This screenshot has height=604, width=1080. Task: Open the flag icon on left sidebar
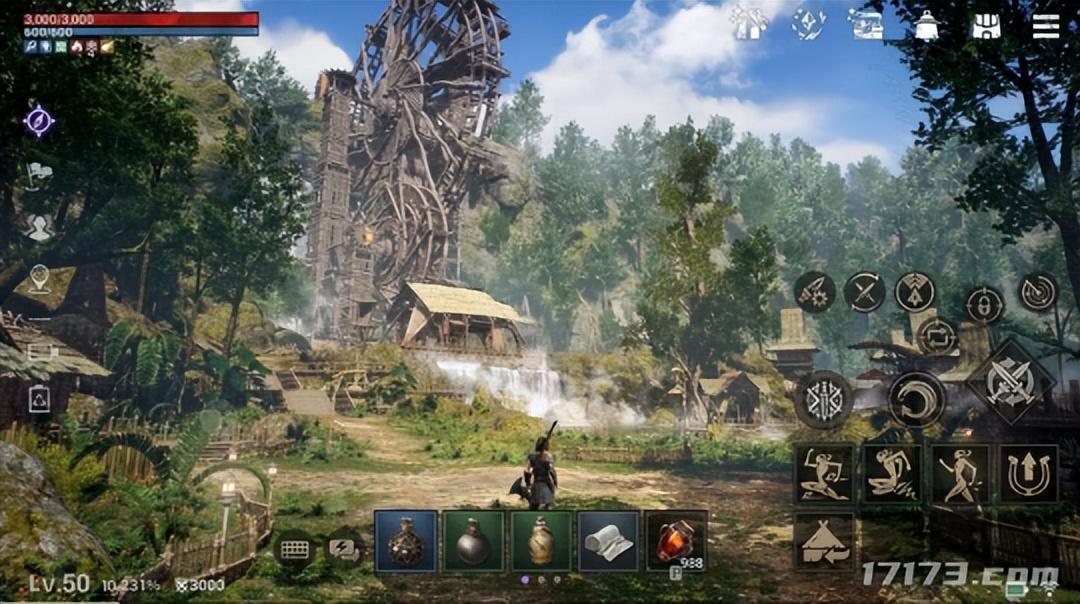click(39, 175)
